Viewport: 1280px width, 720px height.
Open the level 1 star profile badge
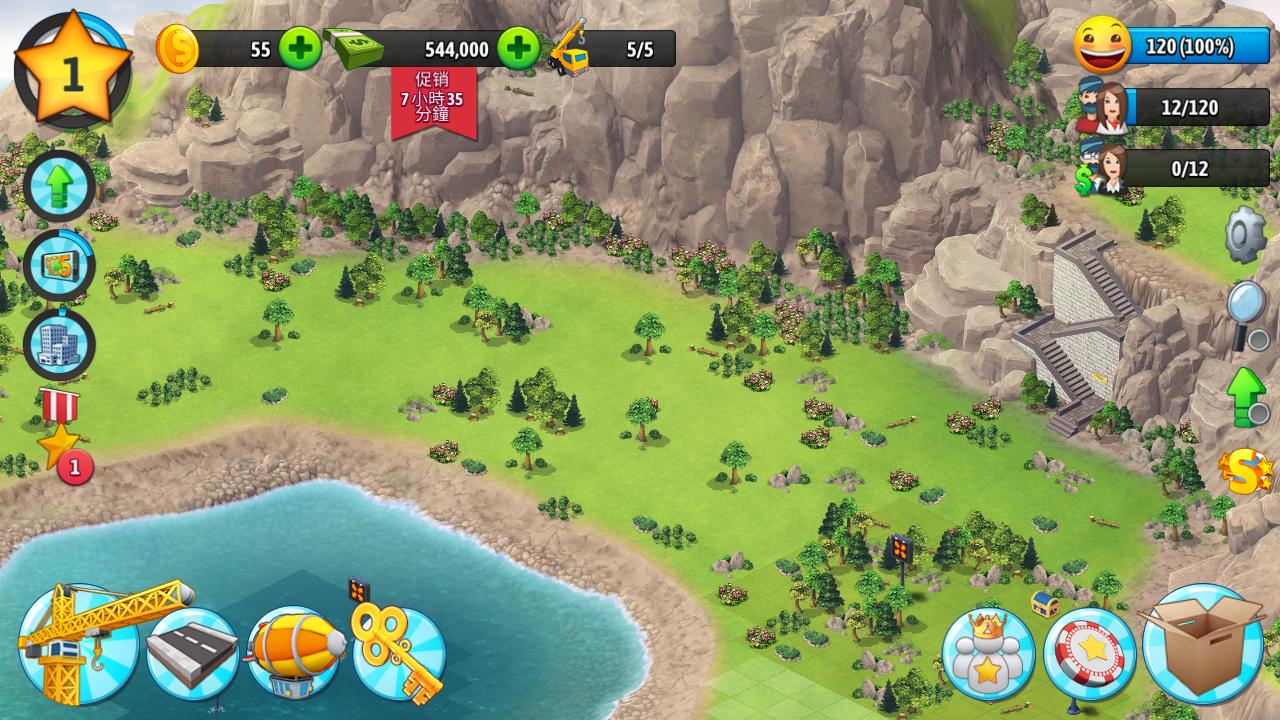click(x=72, y=72)
